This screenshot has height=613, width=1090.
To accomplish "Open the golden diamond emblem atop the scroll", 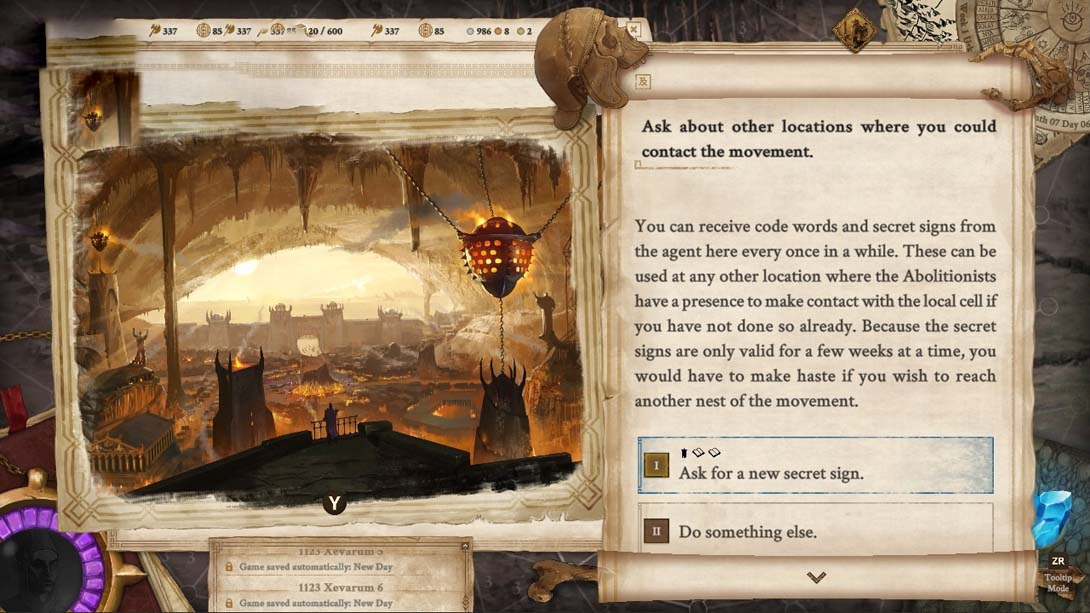I will (x=854, y=29).
